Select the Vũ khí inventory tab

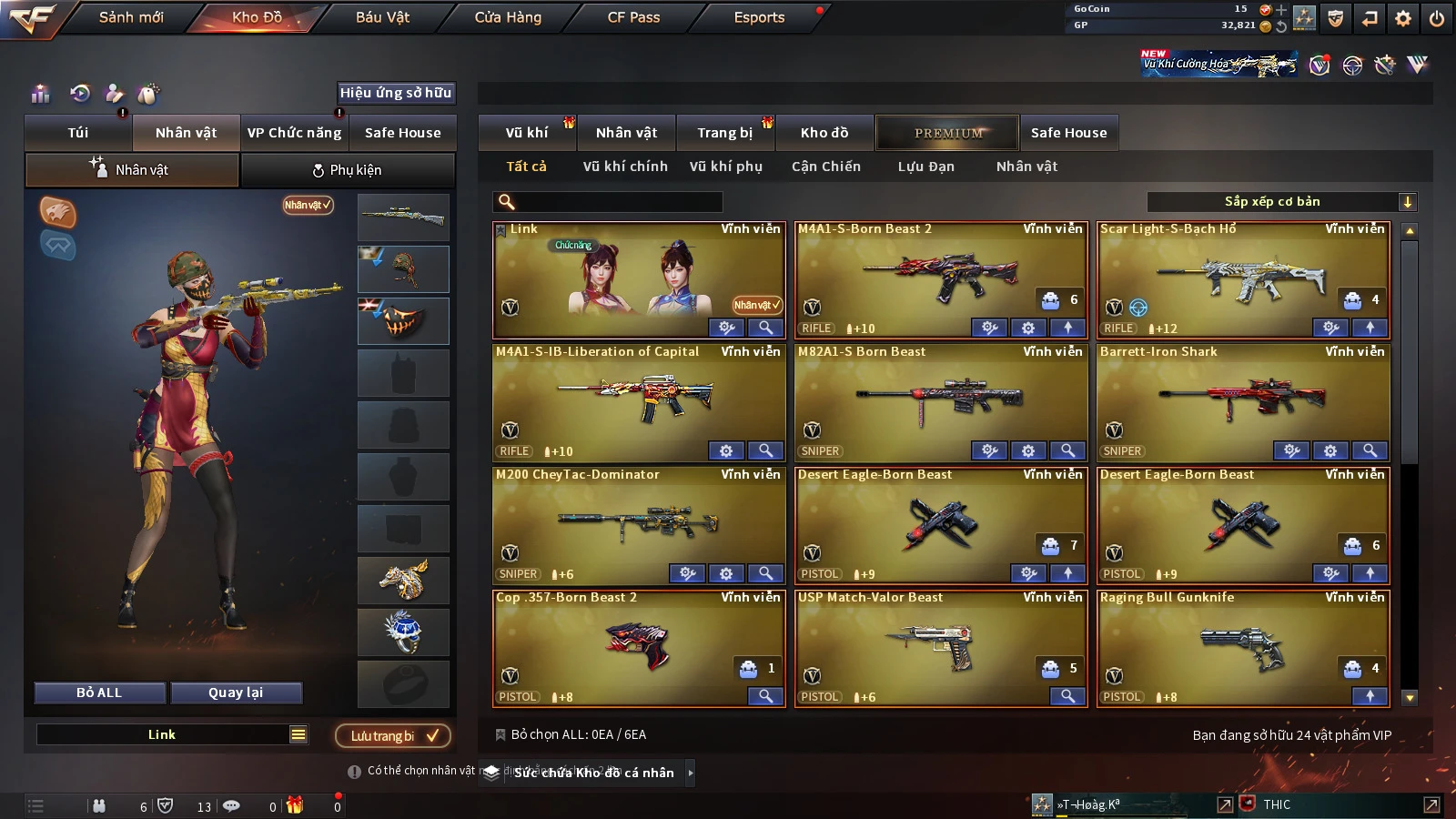click(527, 133)
